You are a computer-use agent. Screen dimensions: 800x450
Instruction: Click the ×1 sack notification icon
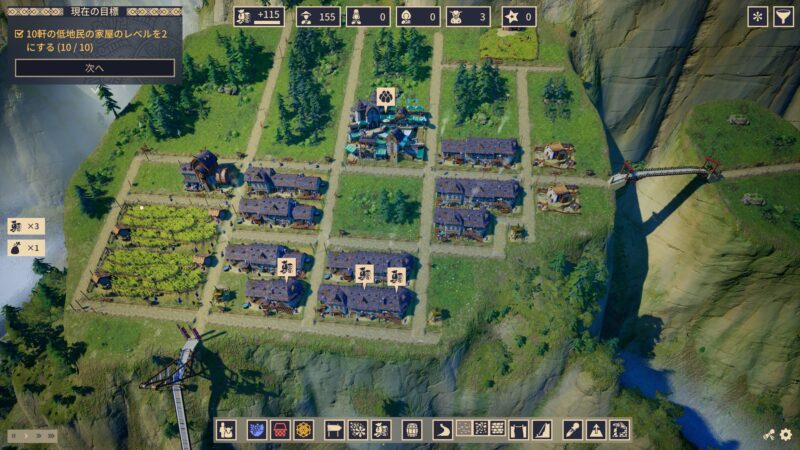[27, 247]
